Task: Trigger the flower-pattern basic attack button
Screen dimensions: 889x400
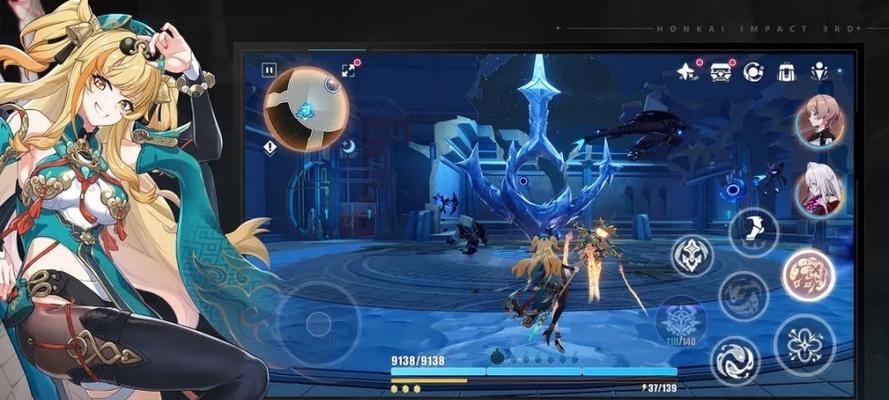Action: click(x=804, y=344)
